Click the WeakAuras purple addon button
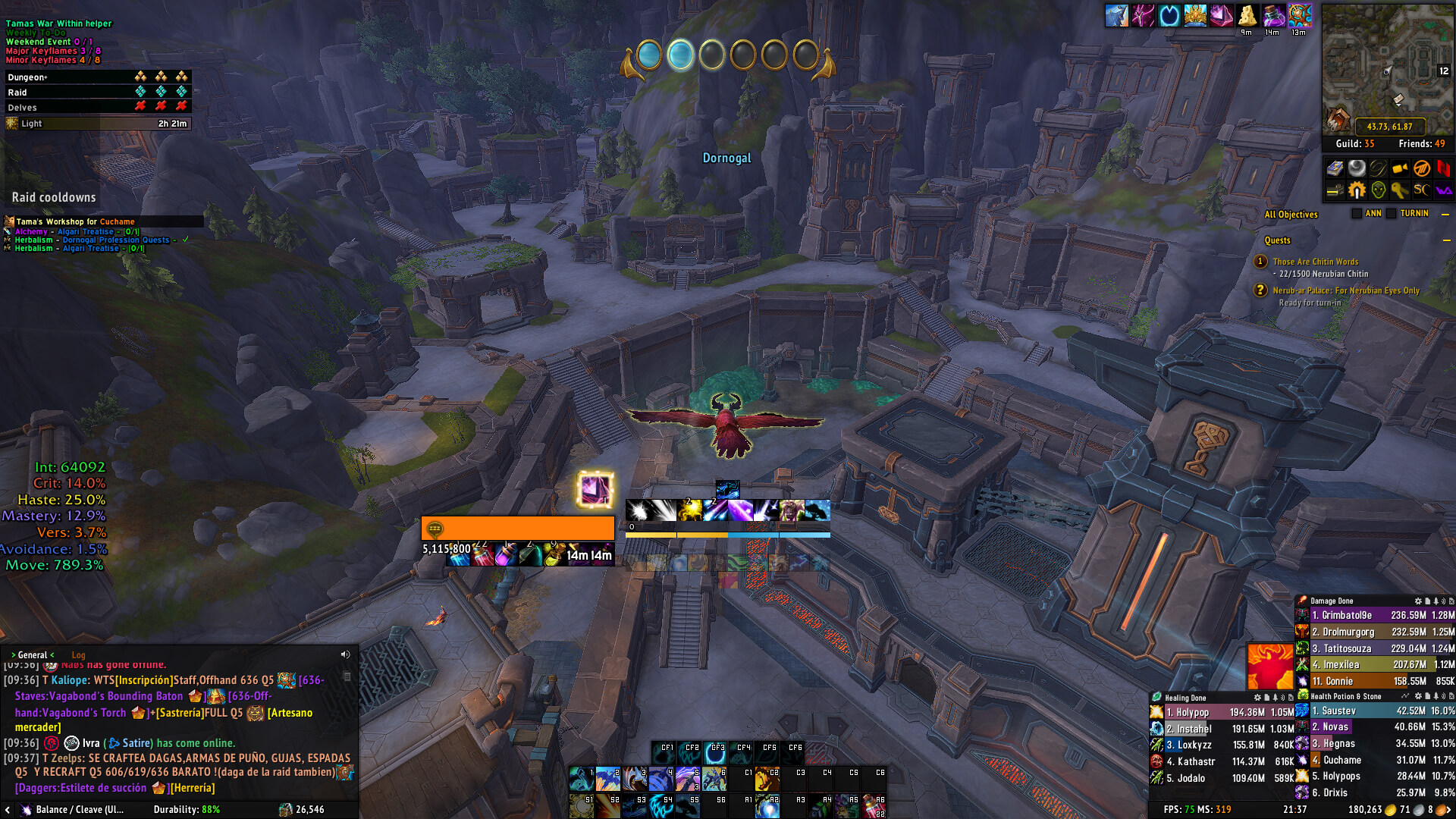The width and height of the screenshot is (1456, 819). (1443, 190)
